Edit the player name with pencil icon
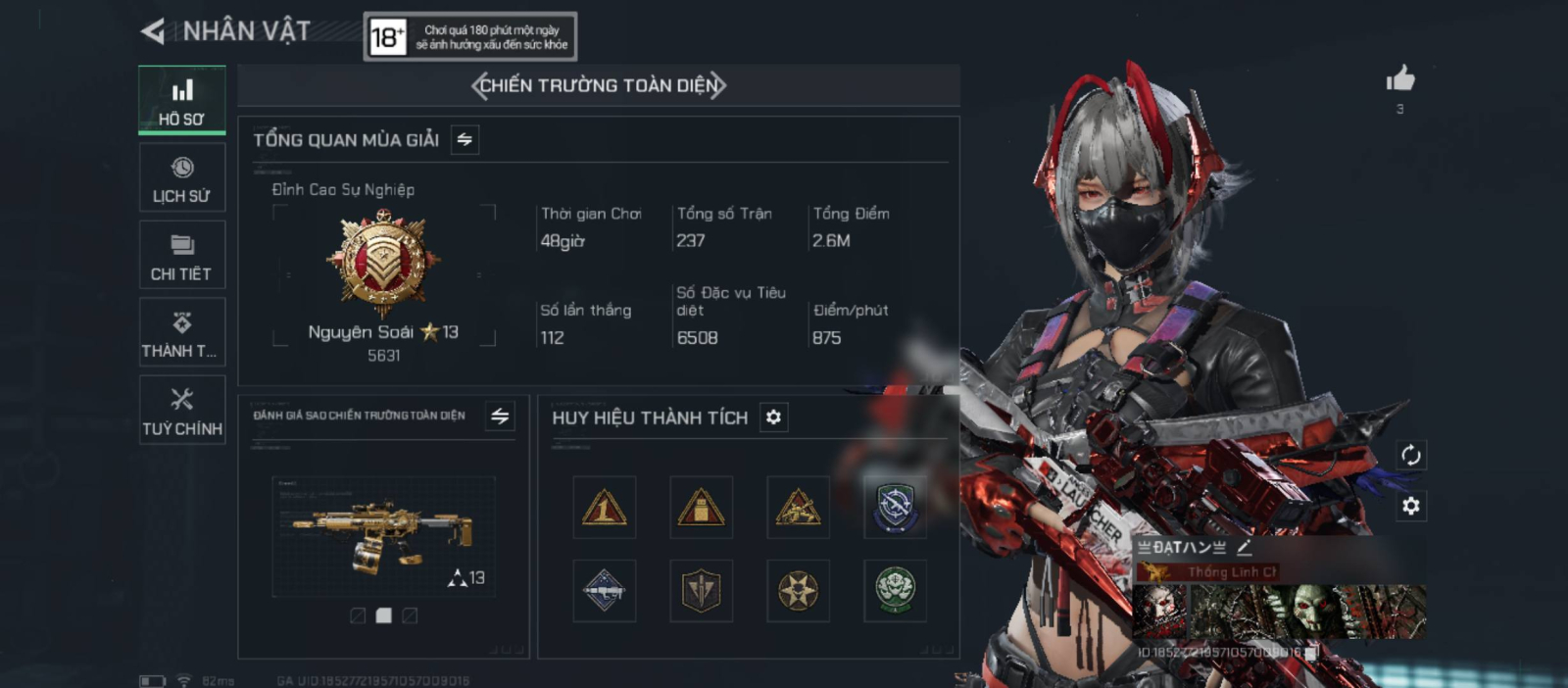Image resolution: width=1568 pixels, height=688 pixels. (1245, 548)
